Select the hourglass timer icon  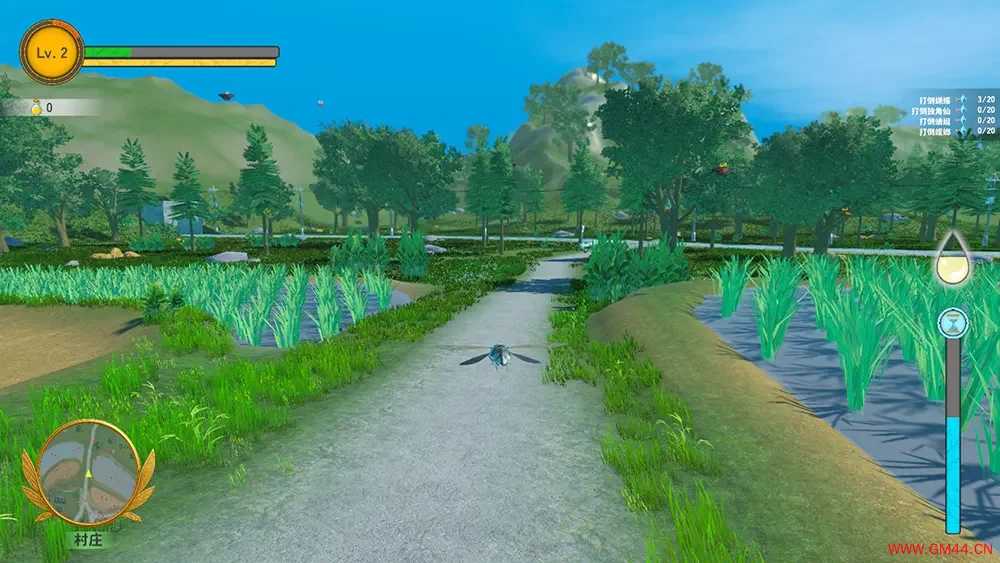953,324
